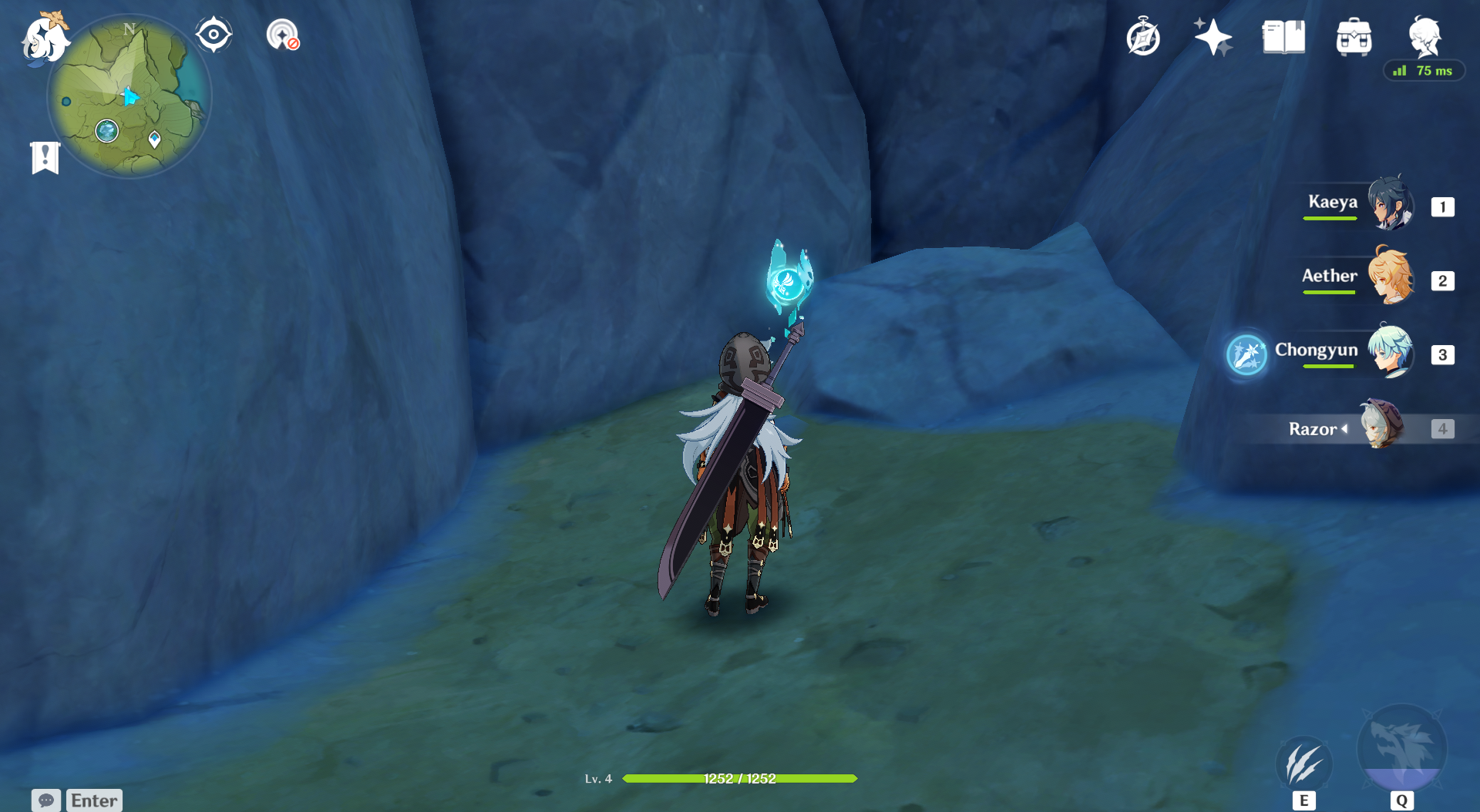
Task: Click Chongyun's glowing Cryo burst icon
Action: (x=1246, y=355)
